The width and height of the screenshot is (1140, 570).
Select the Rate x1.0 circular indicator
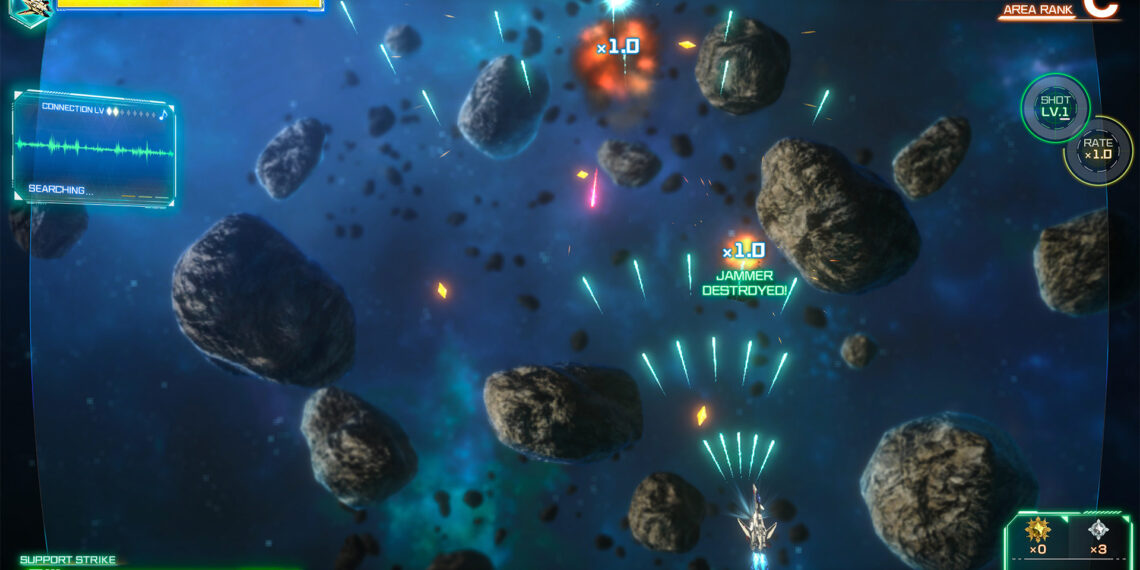coord(1097,150)
